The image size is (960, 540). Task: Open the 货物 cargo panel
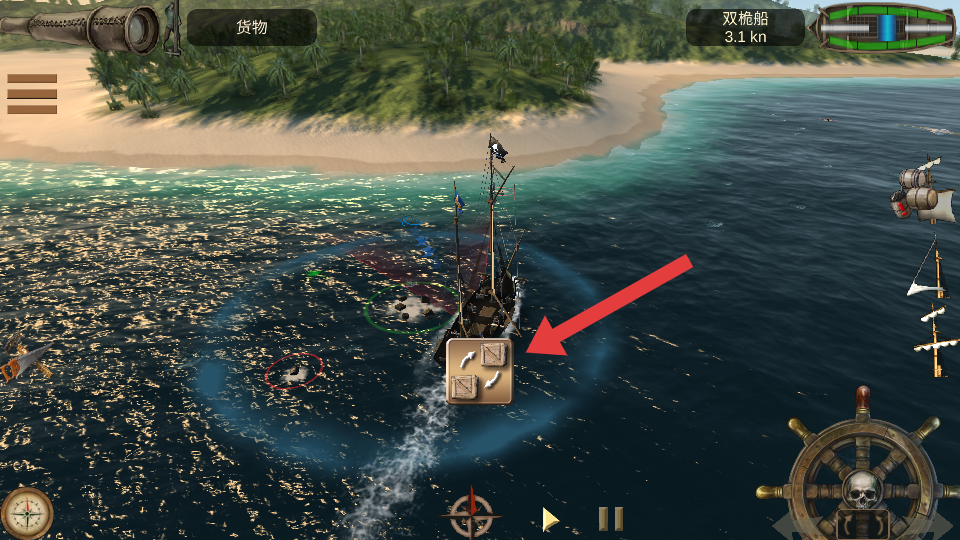pyautogui.click(x=252, y=27)
